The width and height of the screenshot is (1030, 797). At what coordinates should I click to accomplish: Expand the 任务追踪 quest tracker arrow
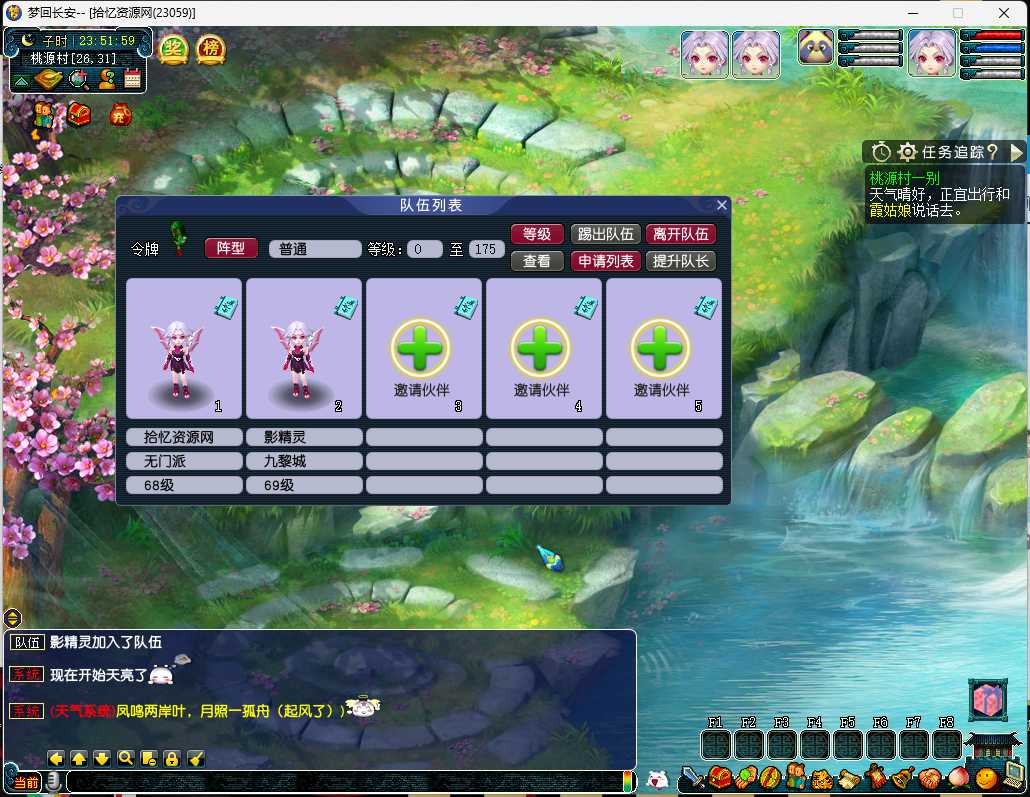pyautogui.click(x=1017, y=152)
